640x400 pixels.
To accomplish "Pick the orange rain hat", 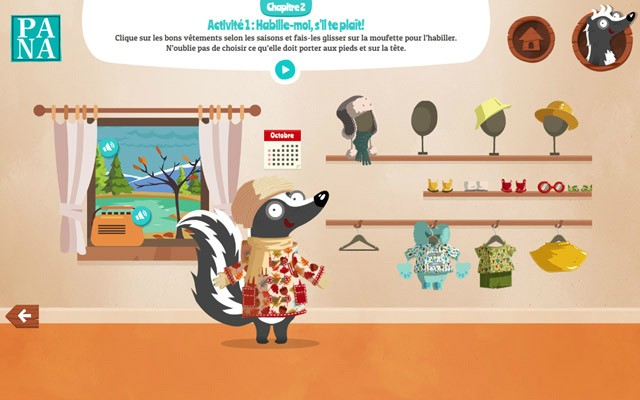I will click(x=555, y=113).
